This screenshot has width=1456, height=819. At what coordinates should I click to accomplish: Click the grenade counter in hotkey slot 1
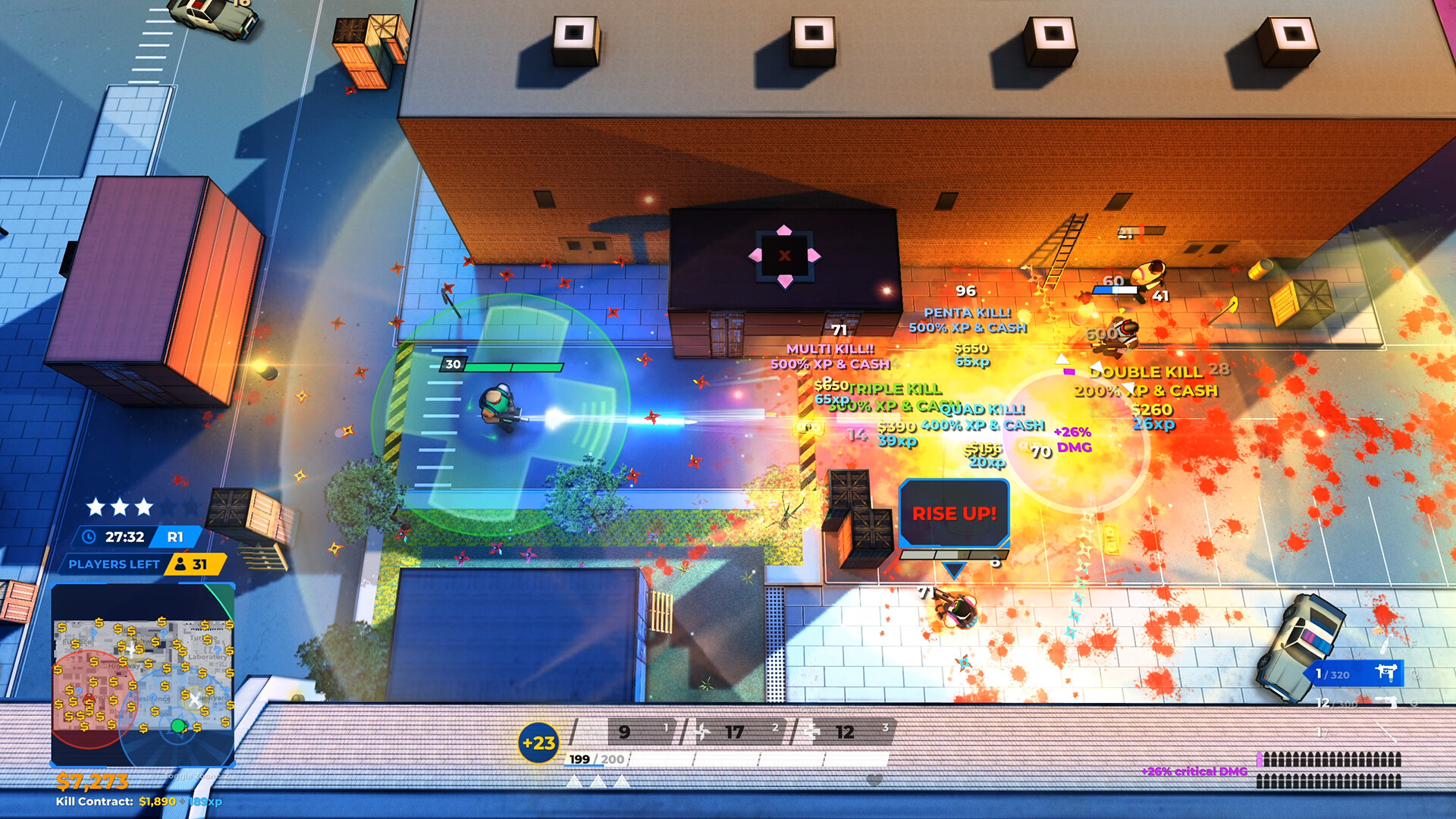pyautogui.click(x=623, y=730)
